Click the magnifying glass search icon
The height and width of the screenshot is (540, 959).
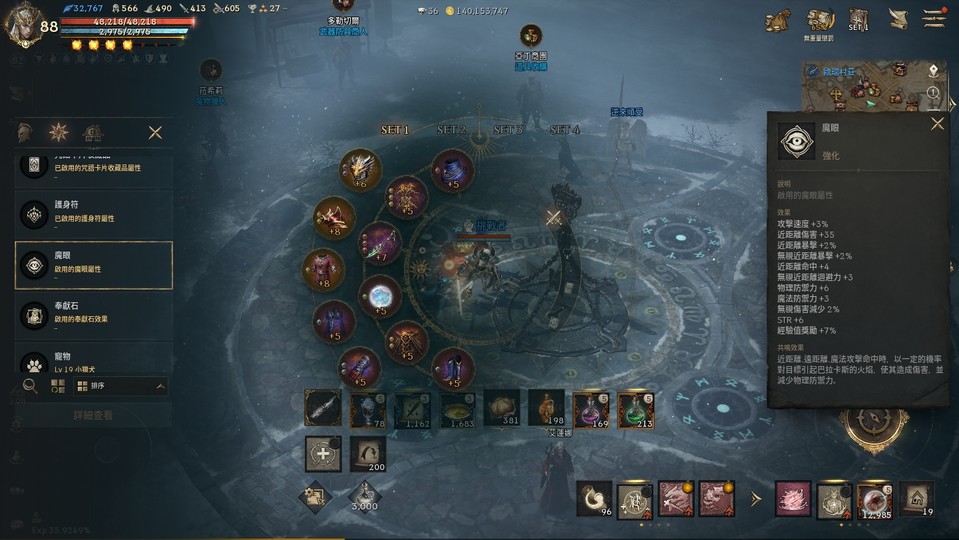[x=30, y=386]
